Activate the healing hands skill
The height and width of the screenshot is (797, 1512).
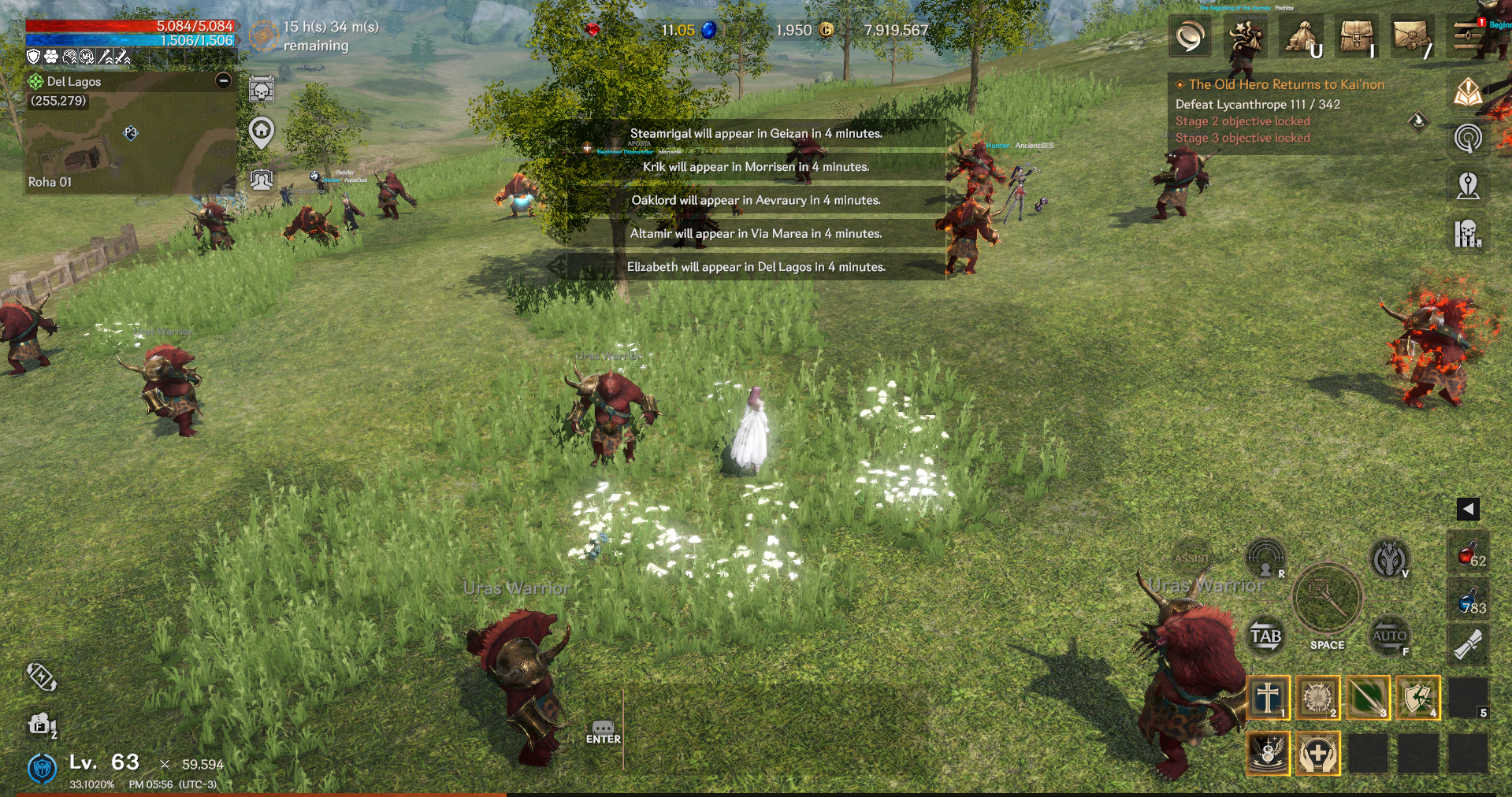point(1317,754)
